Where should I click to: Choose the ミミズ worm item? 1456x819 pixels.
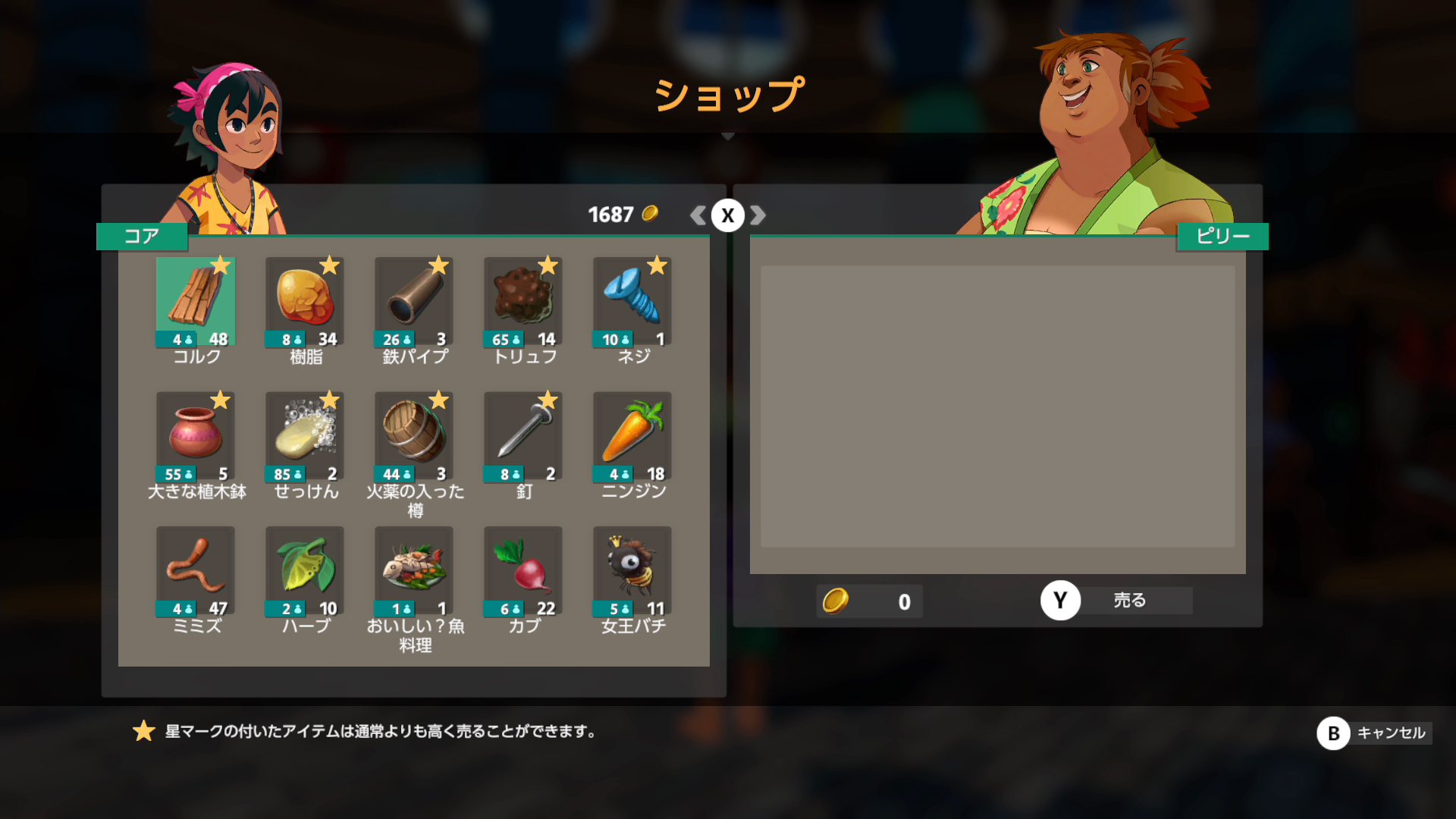pyautogui.click(x=196, y=571)
